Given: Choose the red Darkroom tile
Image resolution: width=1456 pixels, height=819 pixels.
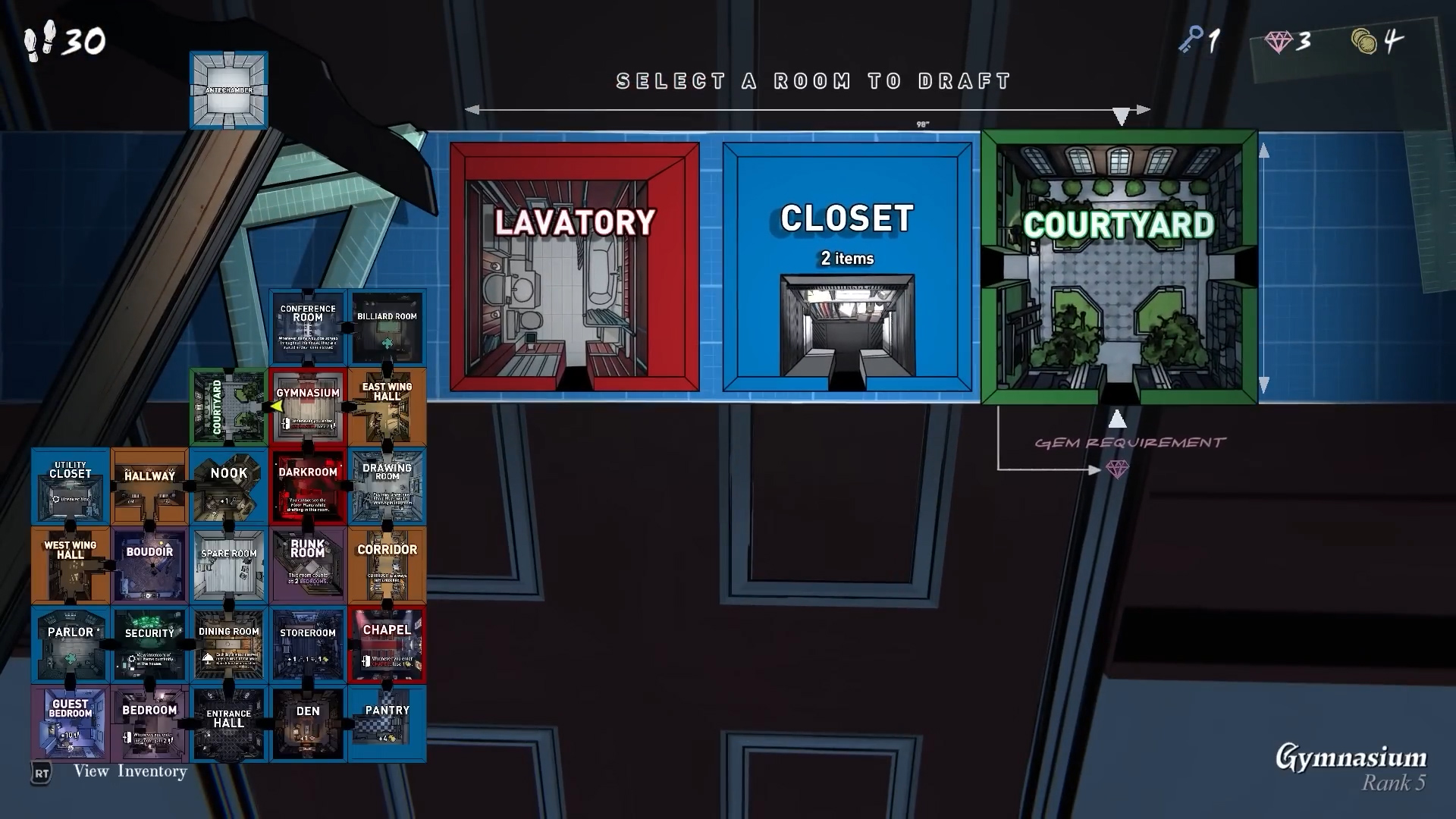Looking at the screenshot, I should pyautogui.click(x=308, y=487).
